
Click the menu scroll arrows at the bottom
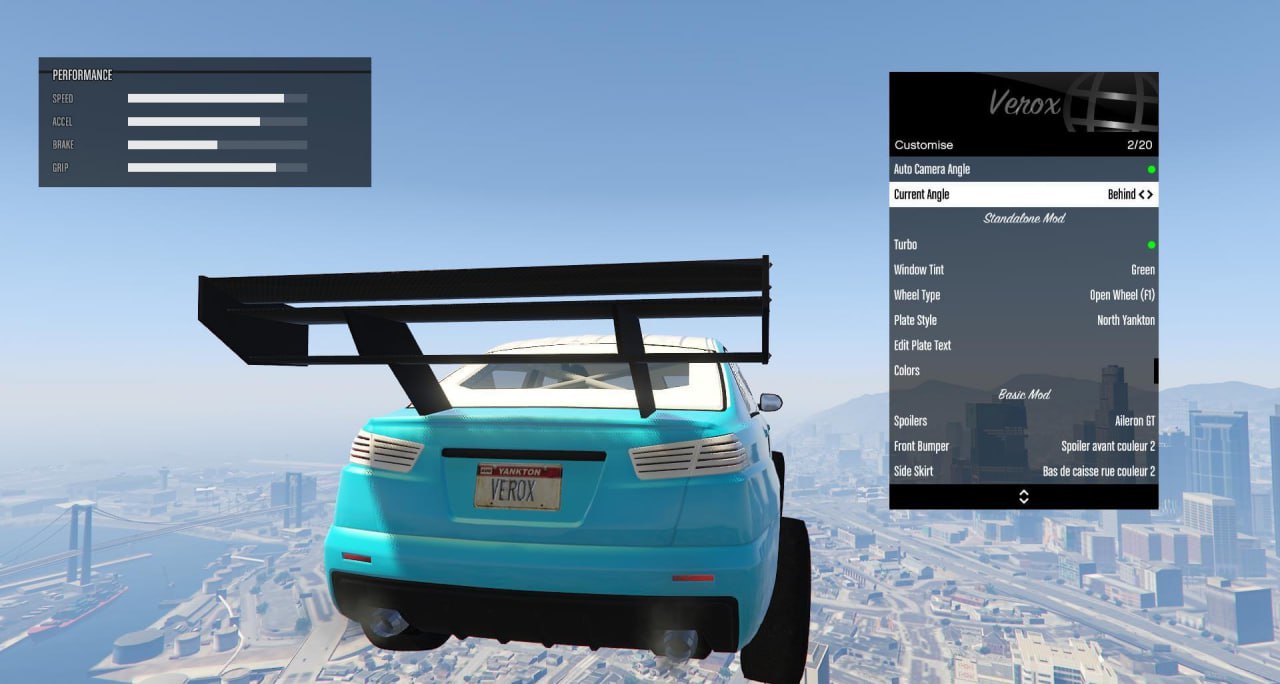pyautogui.click(x=1024, y=497)
